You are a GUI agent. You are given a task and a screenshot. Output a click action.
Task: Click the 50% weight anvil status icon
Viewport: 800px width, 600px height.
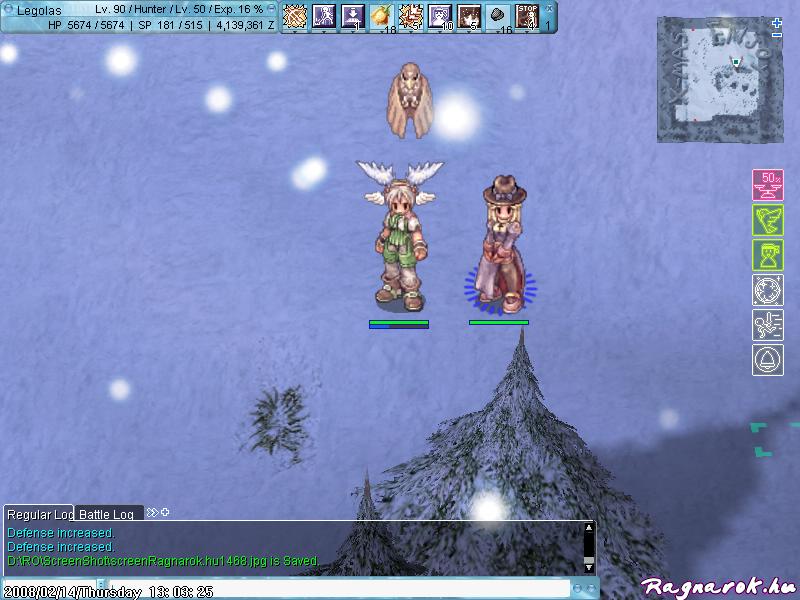[x=767, y=185]
